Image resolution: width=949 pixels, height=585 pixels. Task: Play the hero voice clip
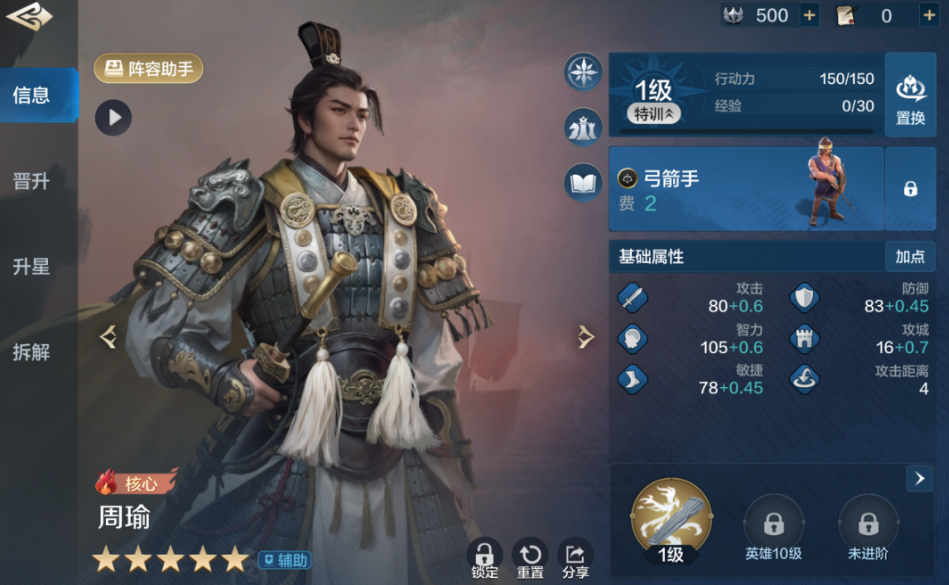[x=113, y=118]
